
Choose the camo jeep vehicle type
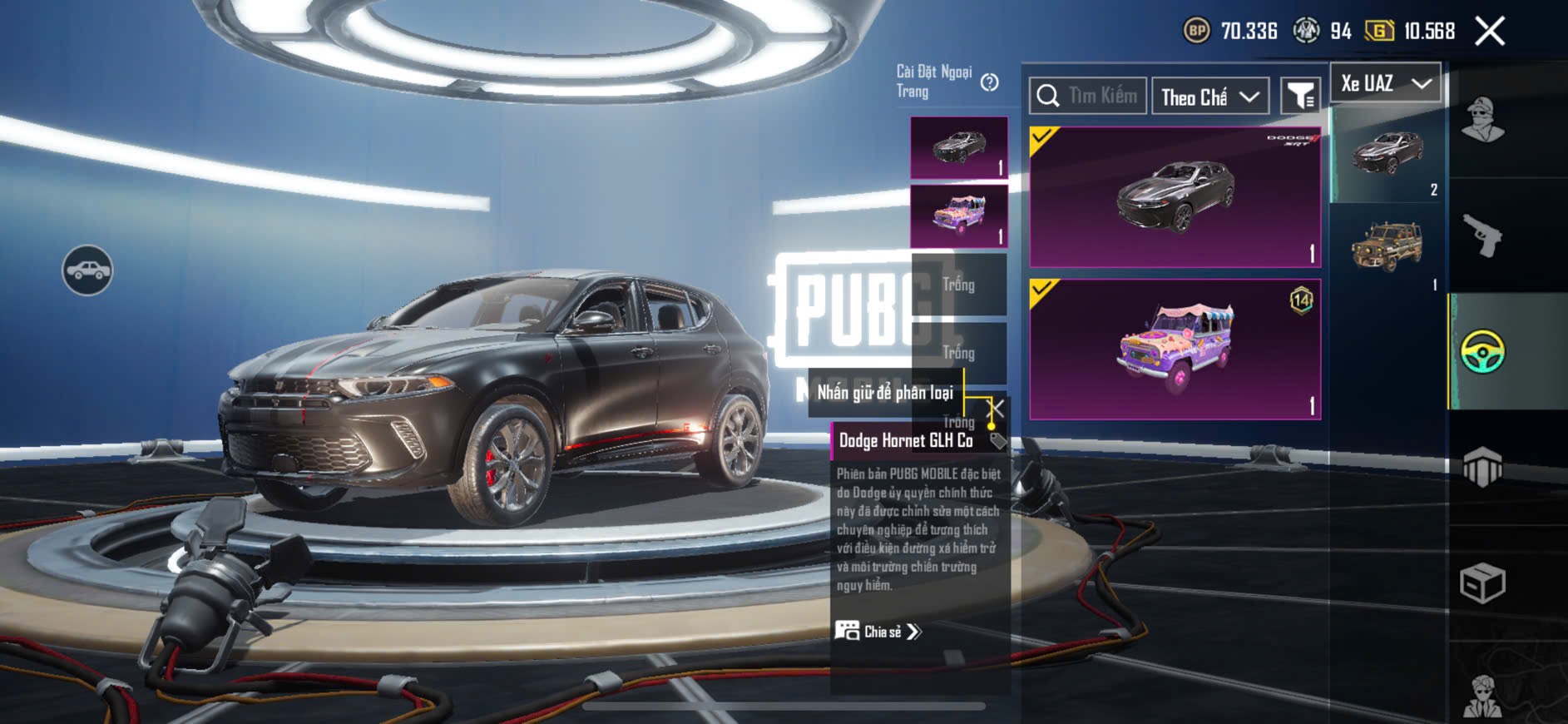1387,248
